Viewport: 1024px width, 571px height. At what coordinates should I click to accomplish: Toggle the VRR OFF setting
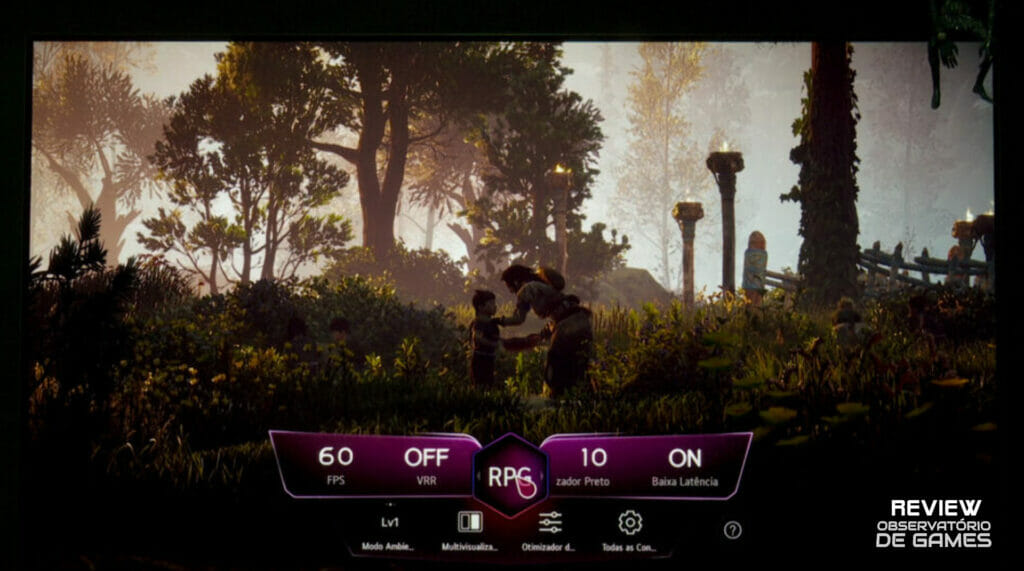click(x=426, y=464)
